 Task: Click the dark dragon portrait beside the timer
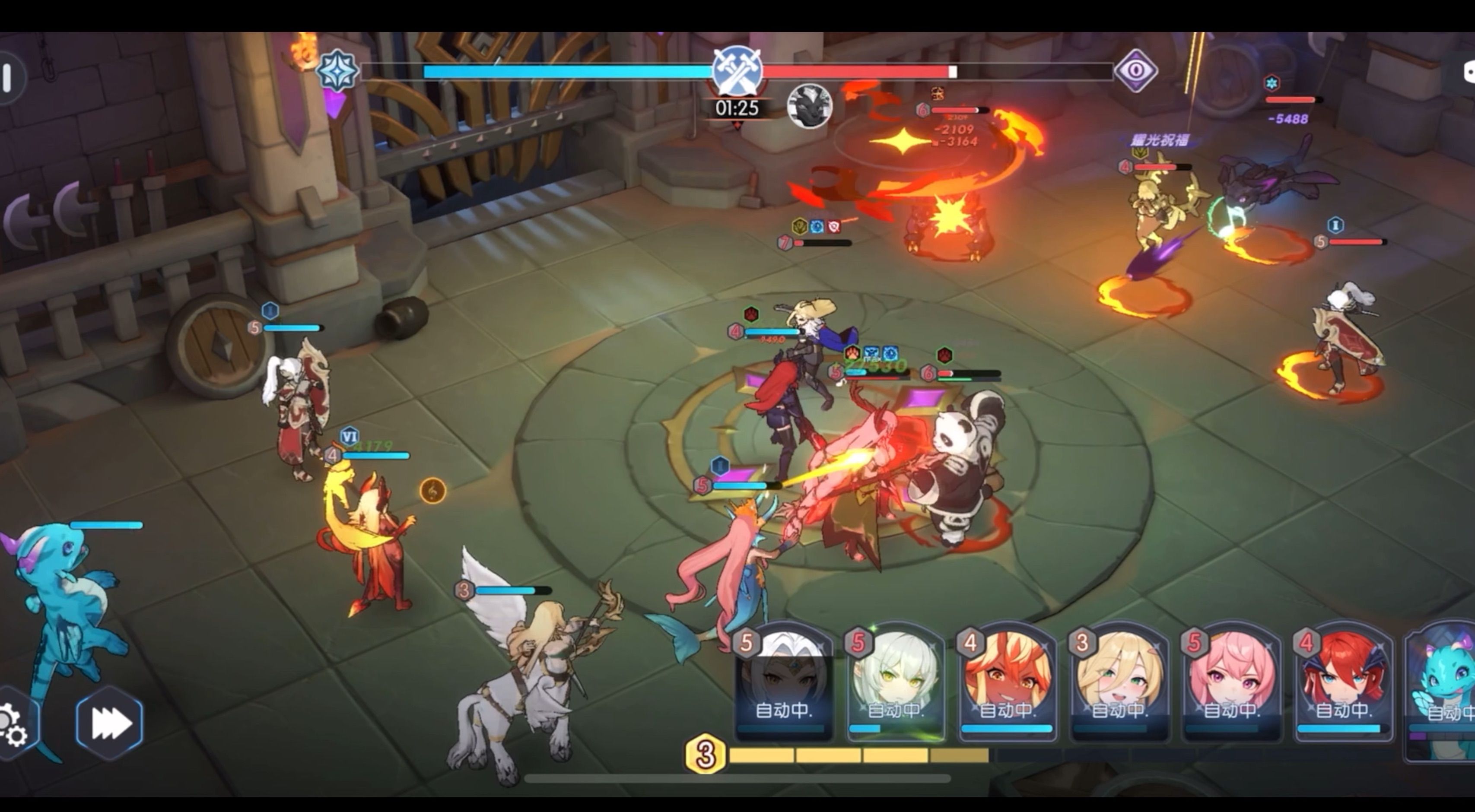point(809,106)
